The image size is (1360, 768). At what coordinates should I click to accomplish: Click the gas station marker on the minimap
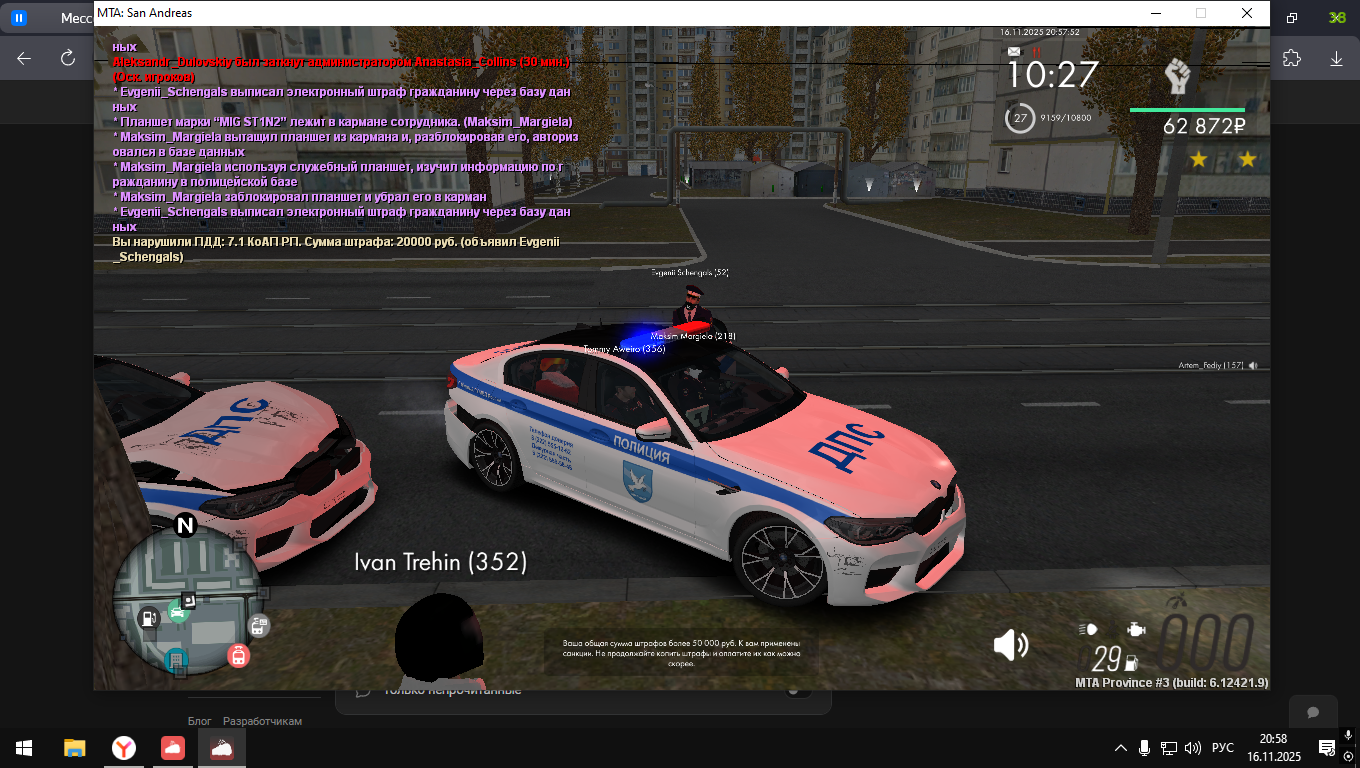pos(149,618)
